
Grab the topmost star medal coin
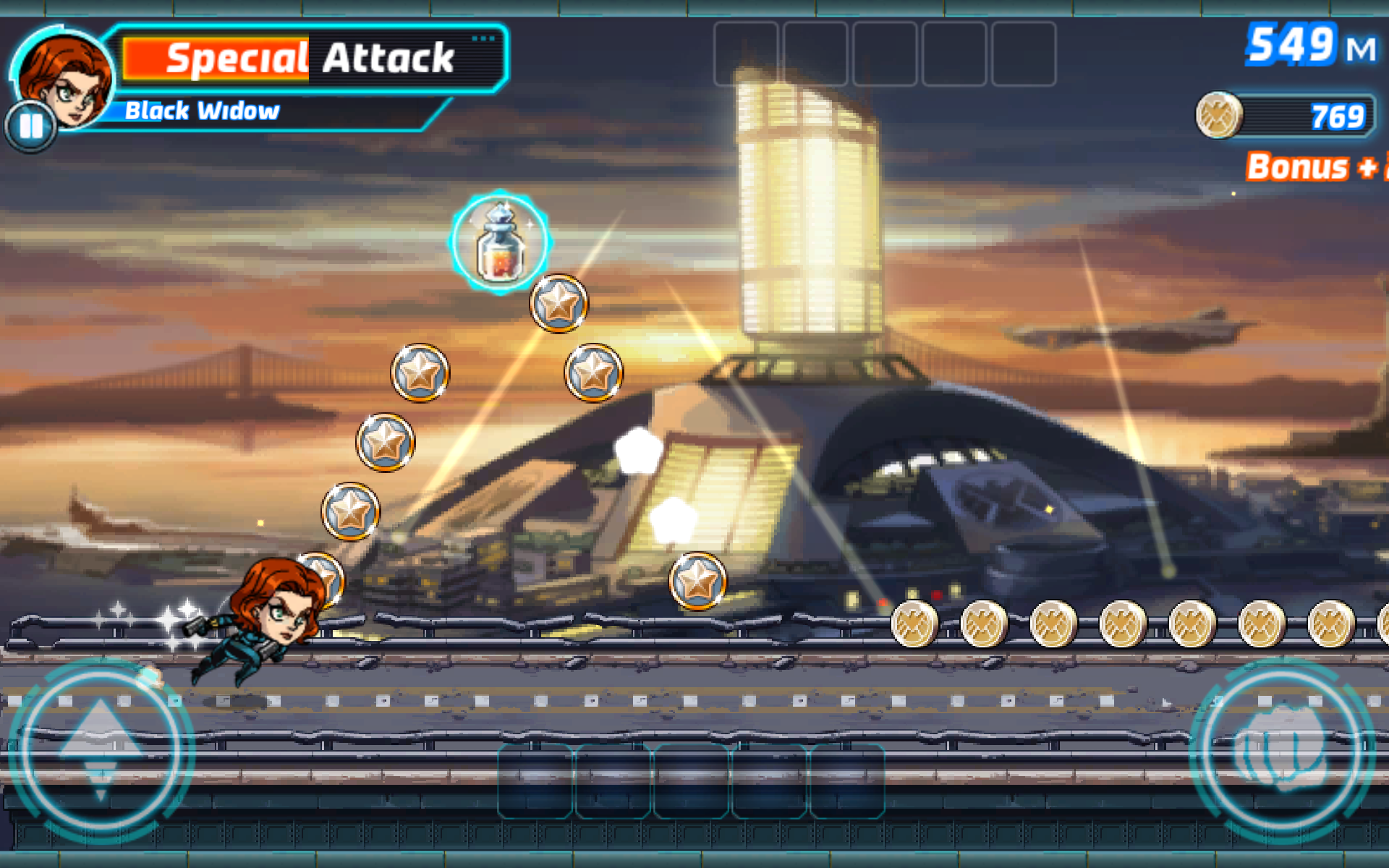click(557, 303)
